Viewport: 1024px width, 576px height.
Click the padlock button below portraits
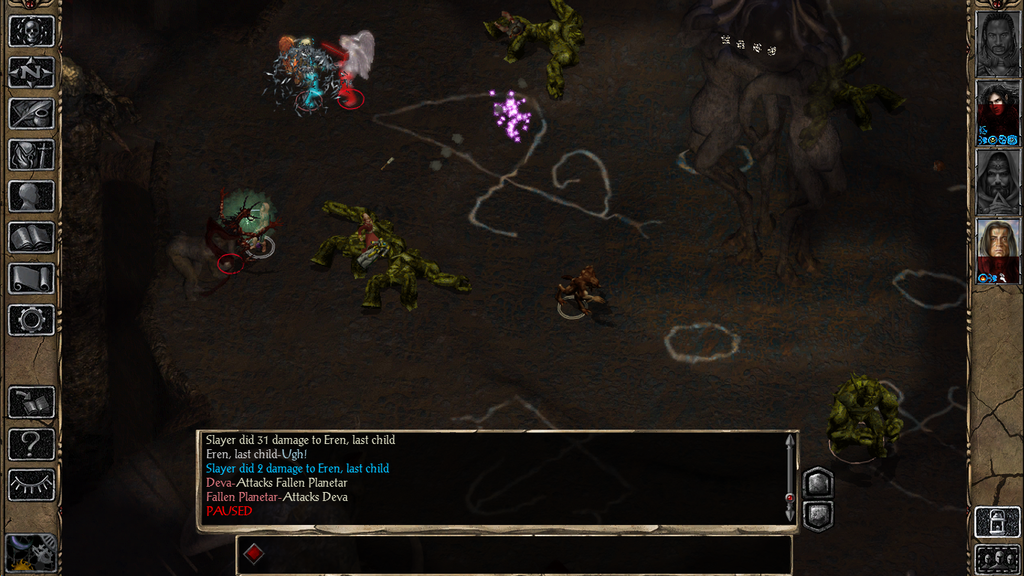click(x=997, y=522)
